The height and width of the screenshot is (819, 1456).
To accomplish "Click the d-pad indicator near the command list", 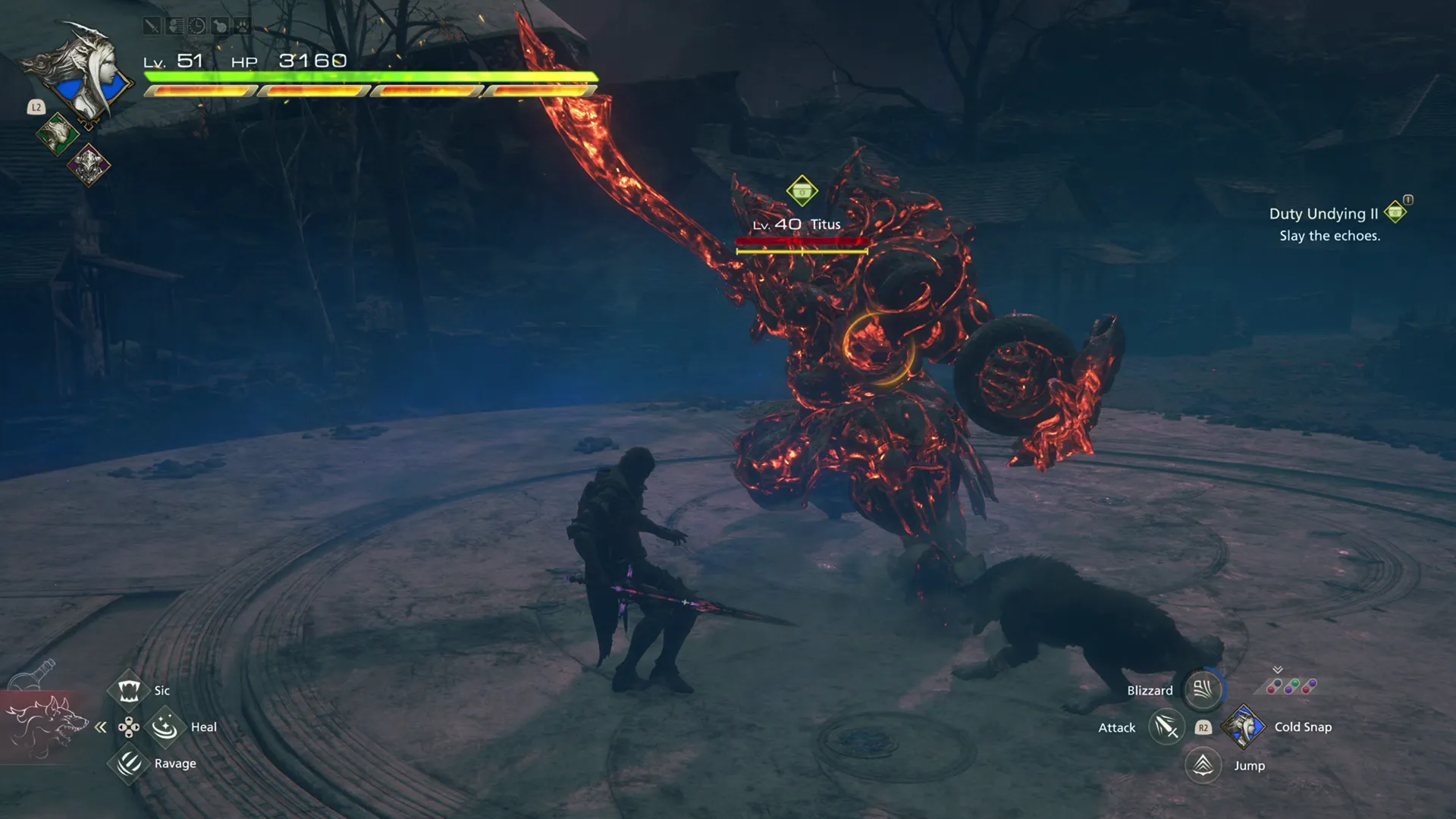I will point(129,727).
